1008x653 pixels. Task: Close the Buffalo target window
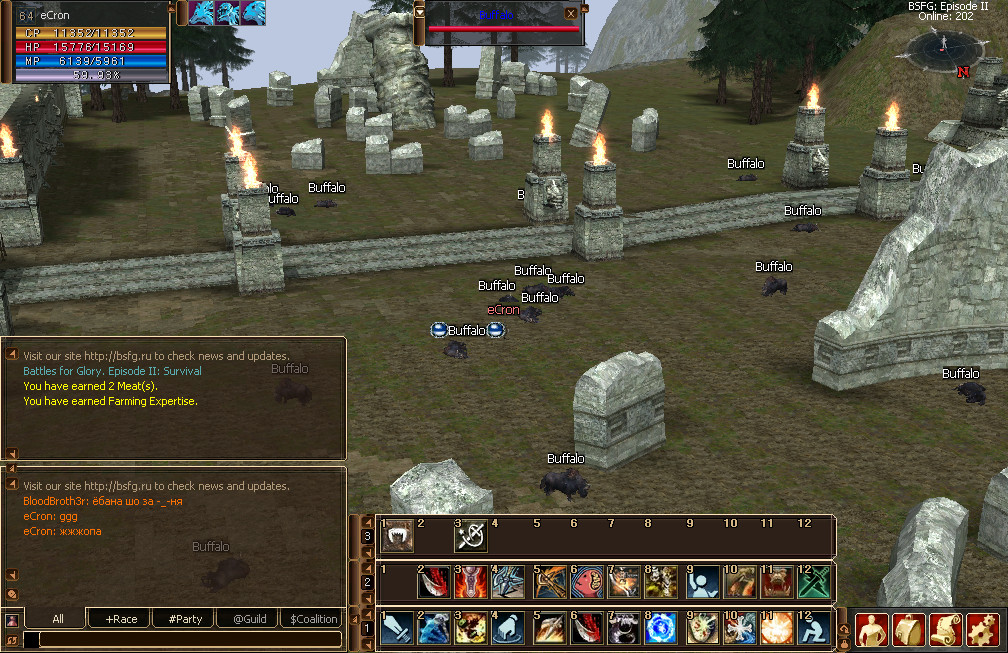pos(570,14)
